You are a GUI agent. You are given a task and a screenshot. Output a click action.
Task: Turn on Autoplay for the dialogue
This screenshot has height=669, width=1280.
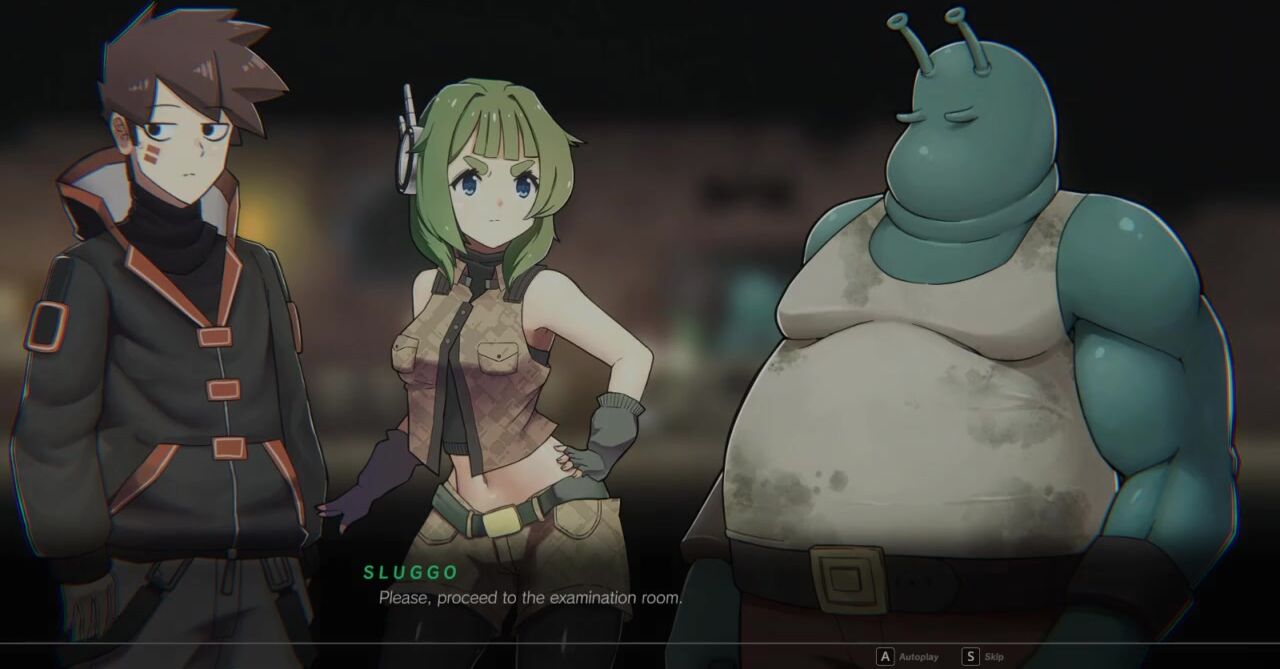coord(908,657)
